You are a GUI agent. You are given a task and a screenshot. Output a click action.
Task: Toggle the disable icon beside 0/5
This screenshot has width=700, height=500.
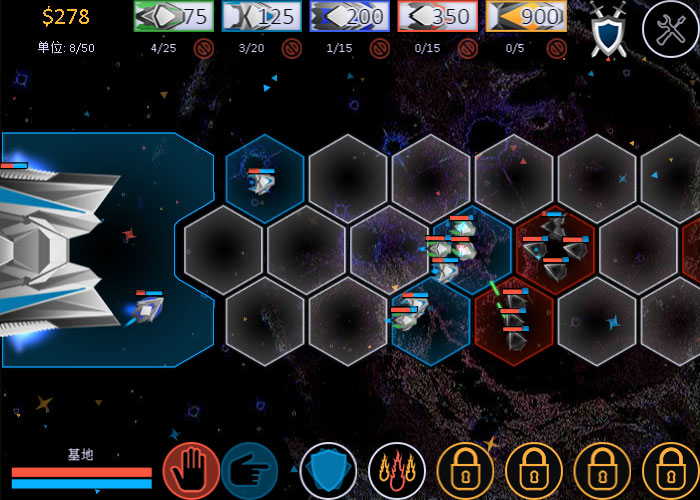[556, 48]
